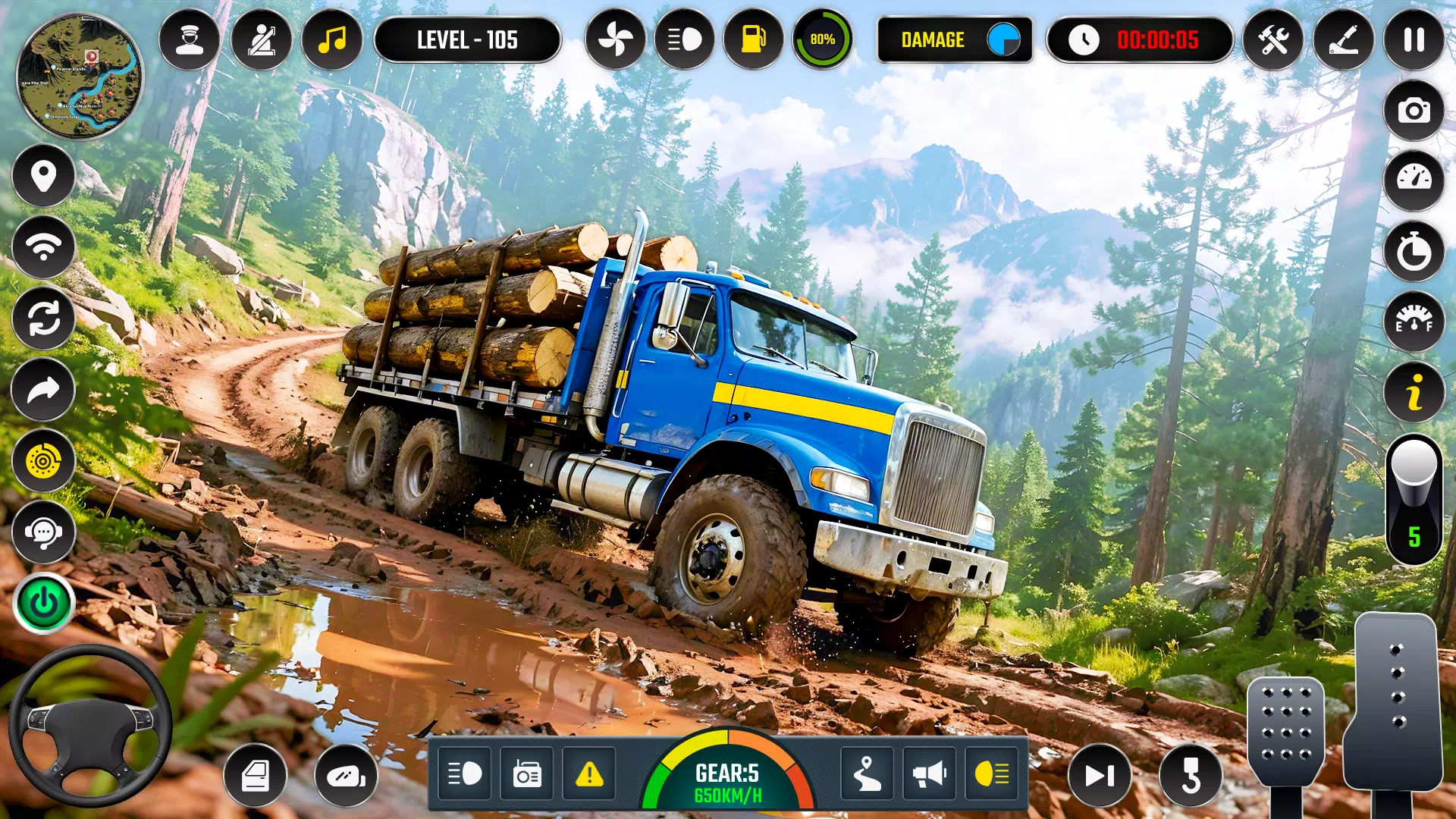
Task: Tap the camera view button
Action: tap(1414, 111)
